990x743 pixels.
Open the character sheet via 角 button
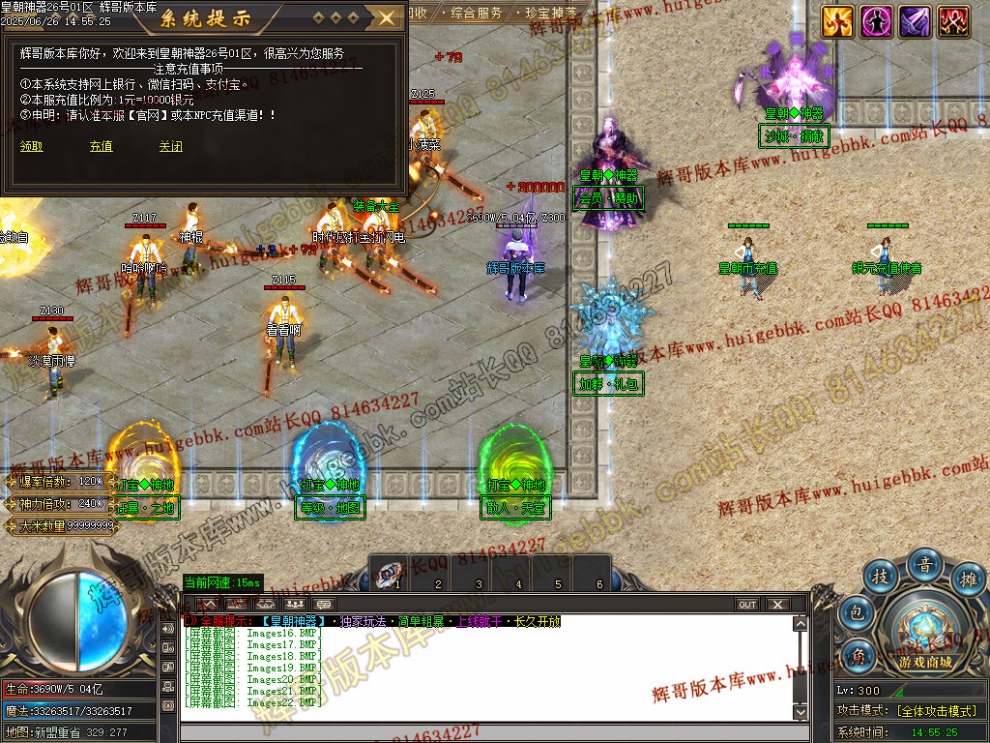coord(856,655)
